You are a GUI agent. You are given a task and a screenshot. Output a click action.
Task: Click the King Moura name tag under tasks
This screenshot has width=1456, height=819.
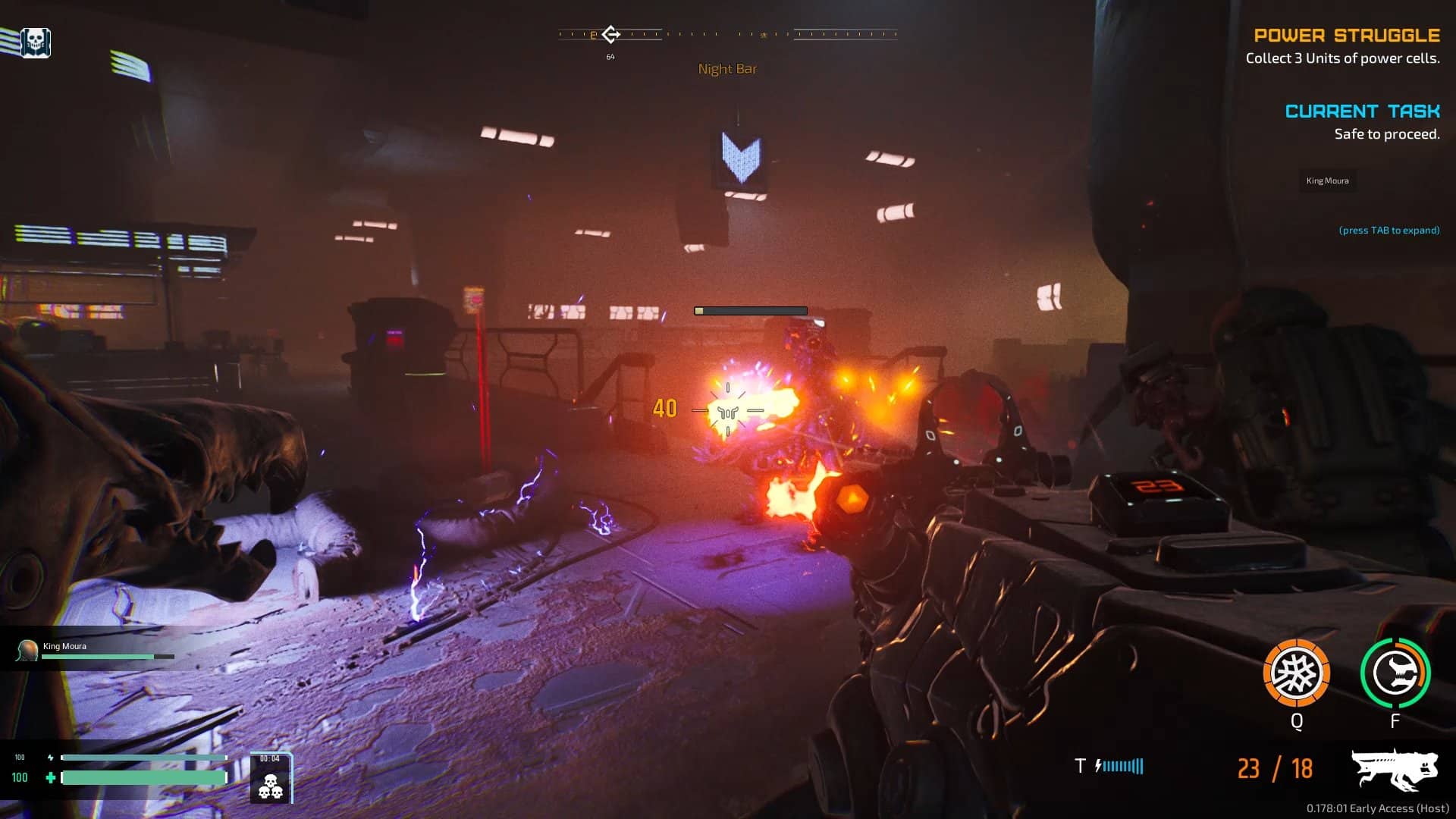[x=1327, y=180]
